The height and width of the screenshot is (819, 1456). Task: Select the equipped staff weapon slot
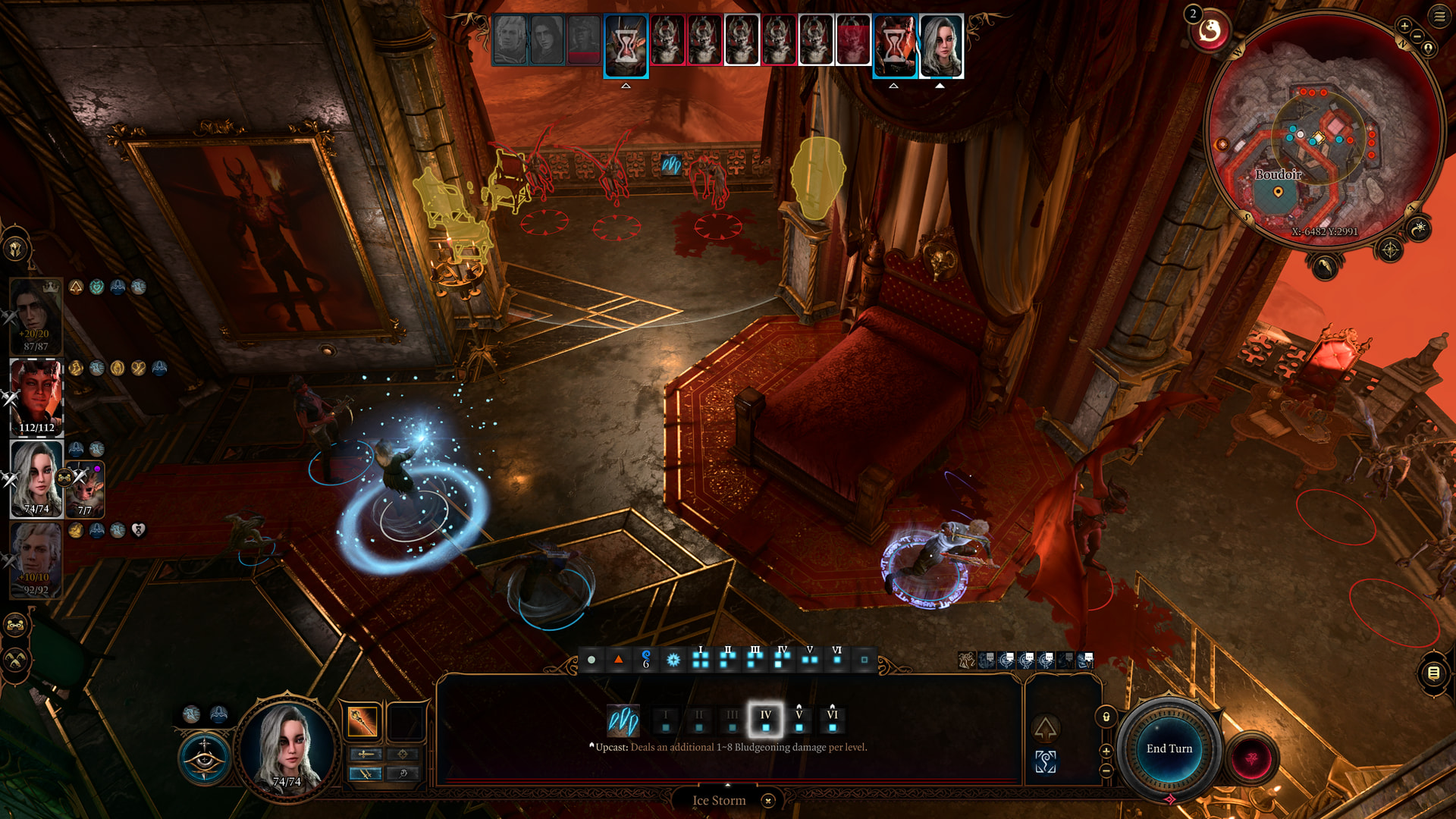click(x=362, y=721)
